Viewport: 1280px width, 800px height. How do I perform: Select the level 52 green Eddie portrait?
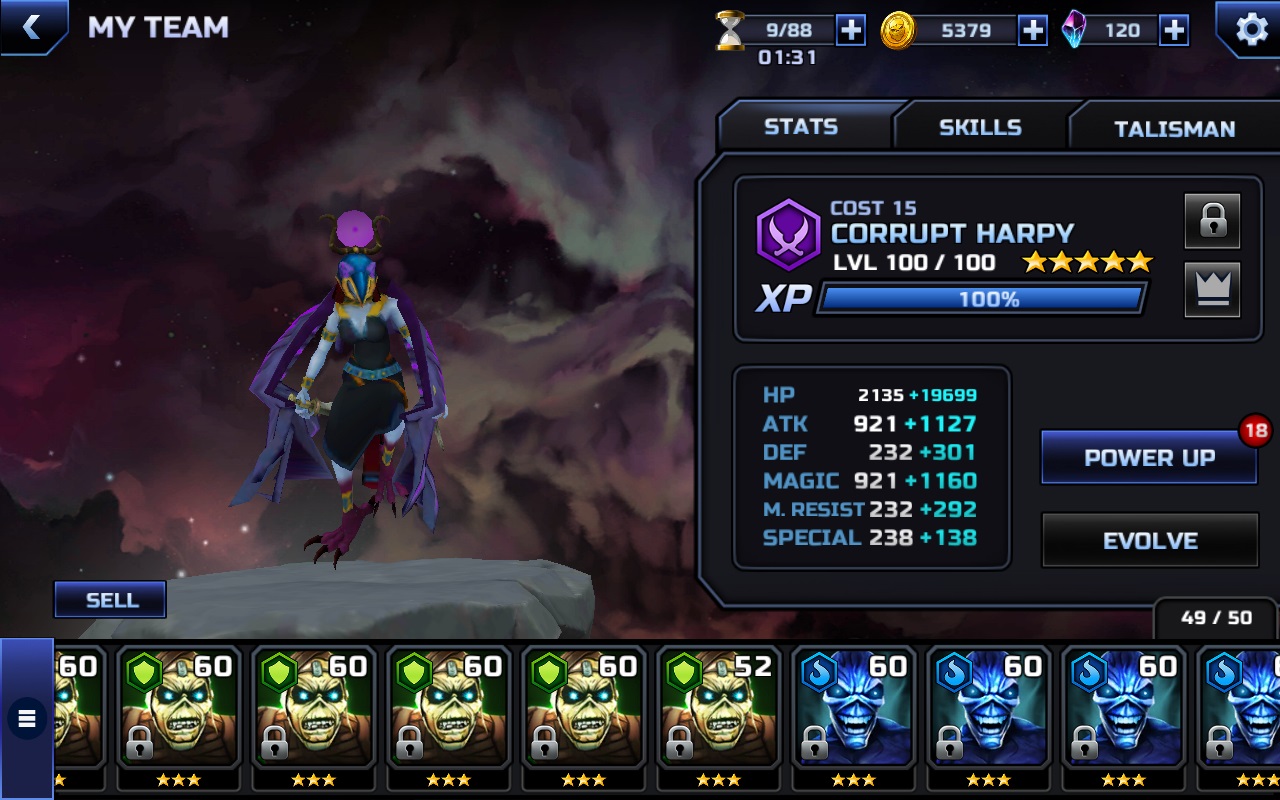coord(719,710)
